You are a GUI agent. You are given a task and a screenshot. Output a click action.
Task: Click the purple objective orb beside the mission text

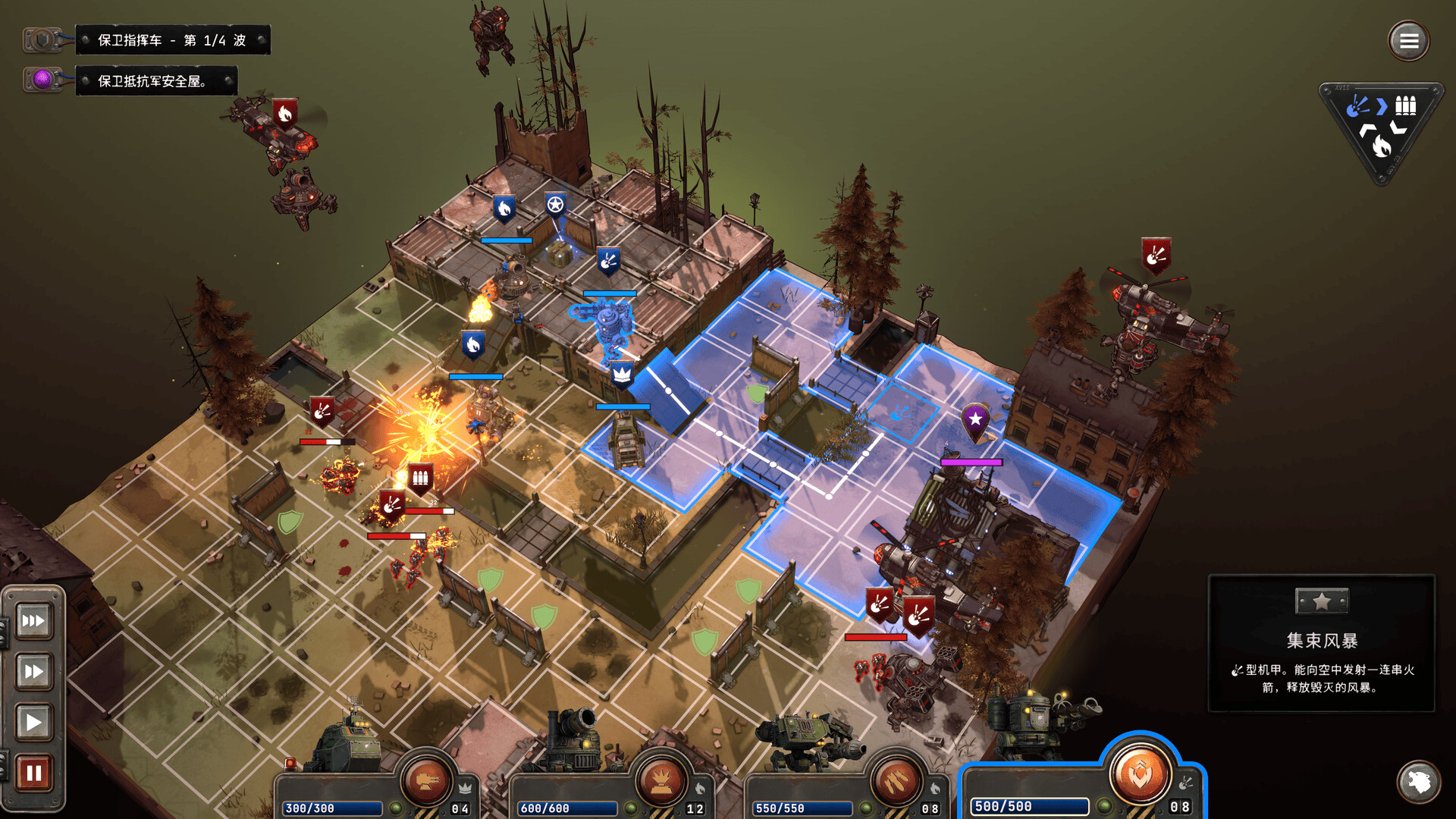pos(42,80)
